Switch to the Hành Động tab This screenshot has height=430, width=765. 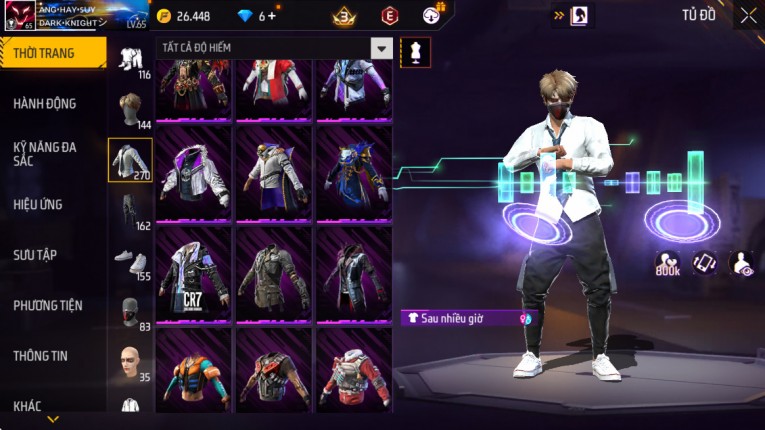(45, 103)
